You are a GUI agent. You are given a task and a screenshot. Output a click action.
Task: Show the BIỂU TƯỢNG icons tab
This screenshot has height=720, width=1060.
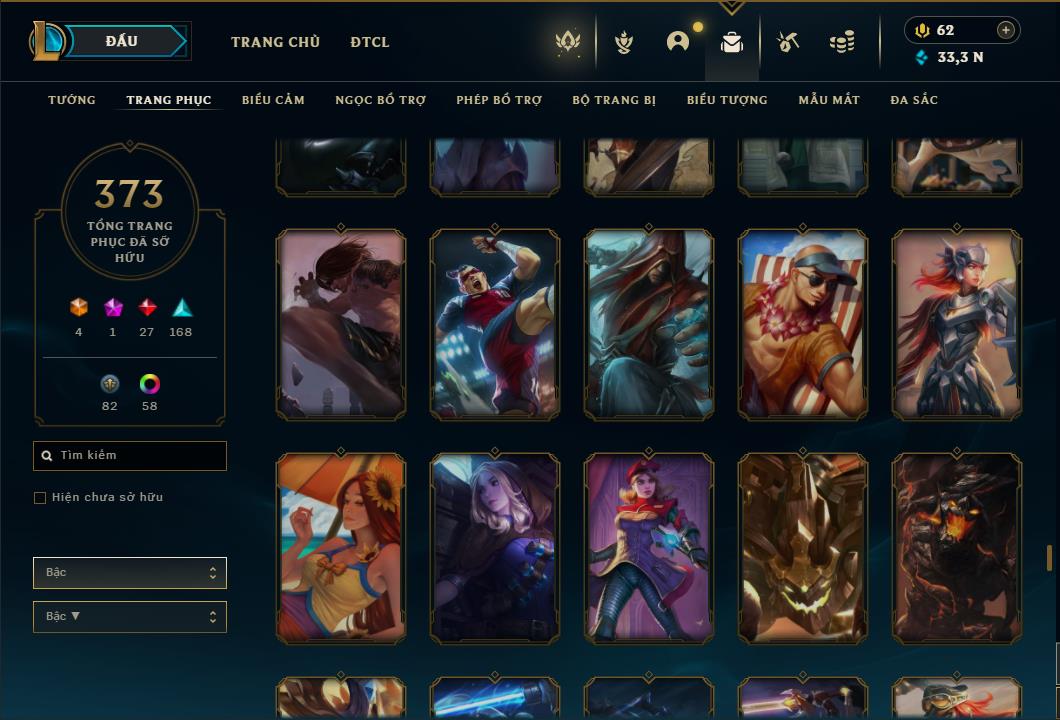[x=727, y=100]
